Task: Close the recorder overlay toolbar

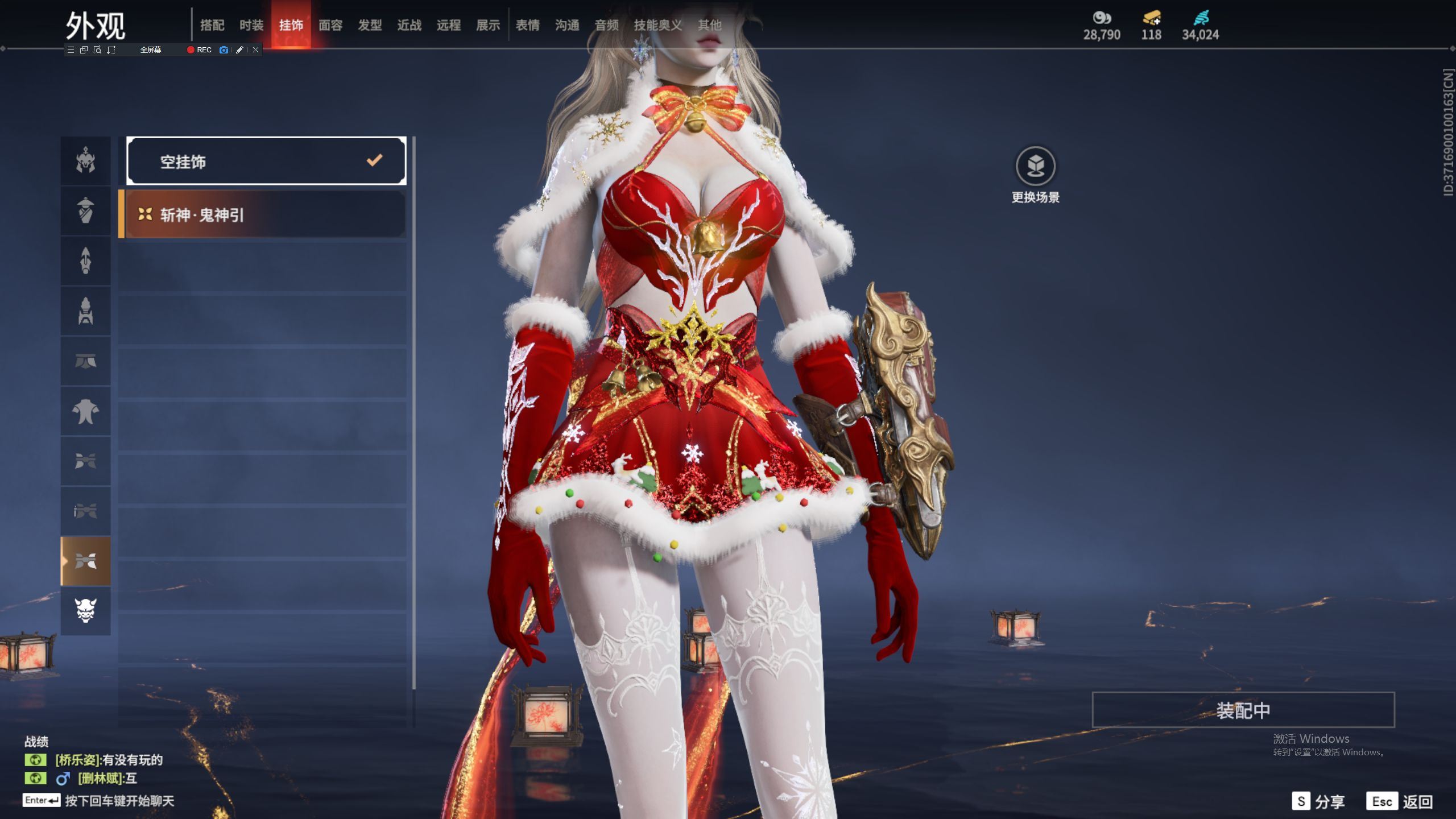Action: pyautogui.click(x=256, y=50)
